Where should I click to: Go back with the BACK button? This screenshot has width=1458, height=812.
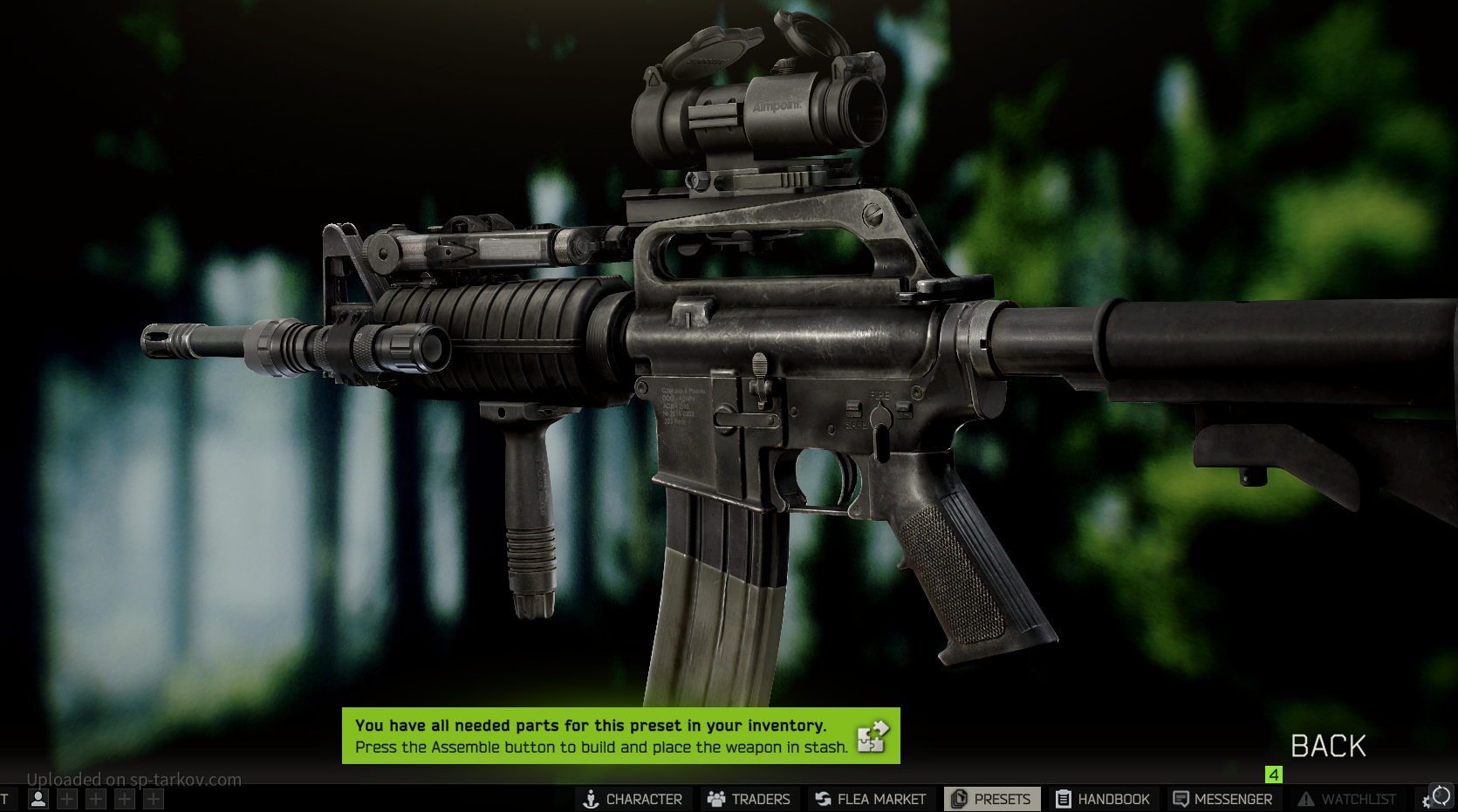[x=1327, y=746]
